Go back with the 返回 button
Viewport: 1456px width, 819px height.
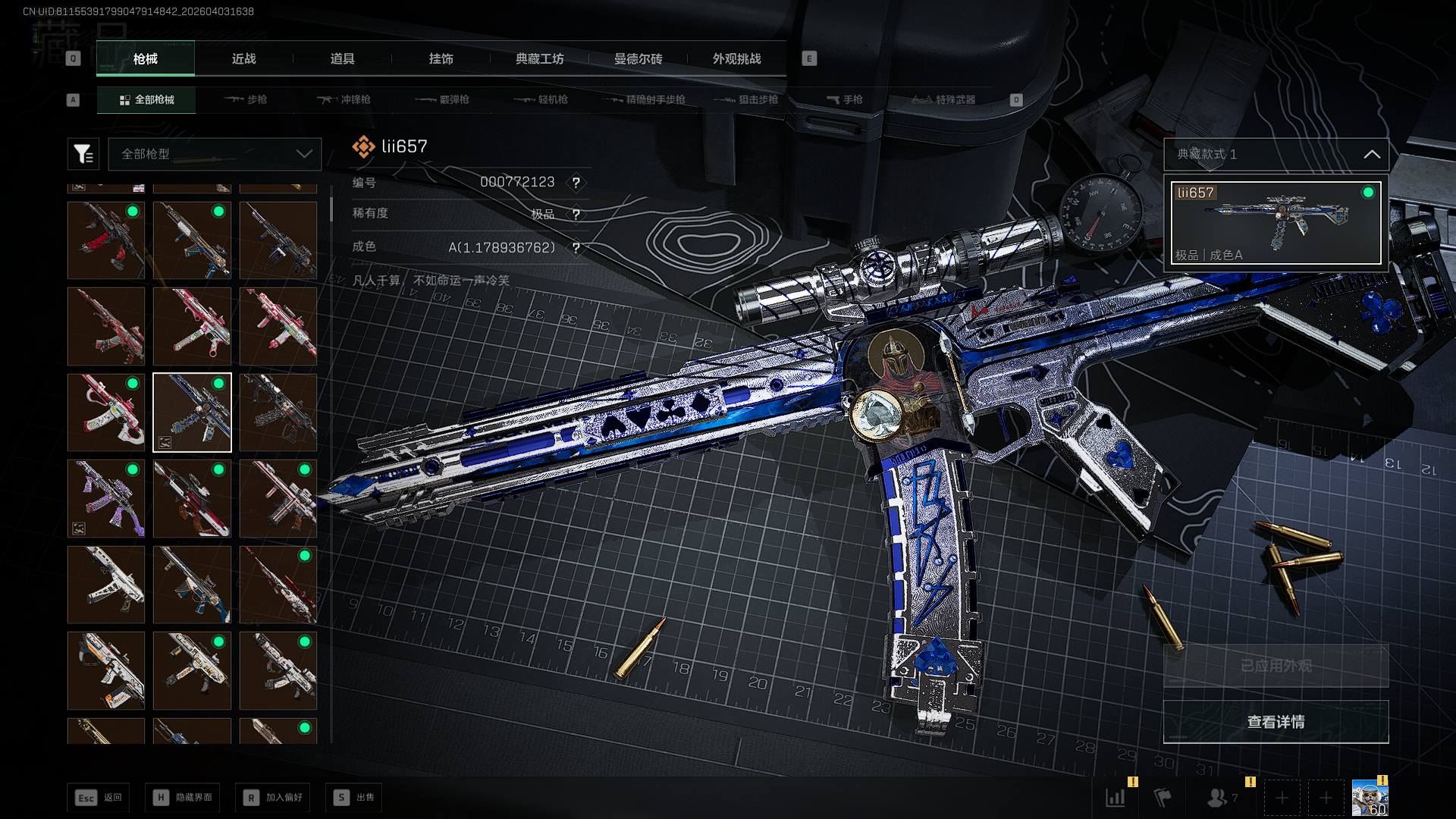99,798
